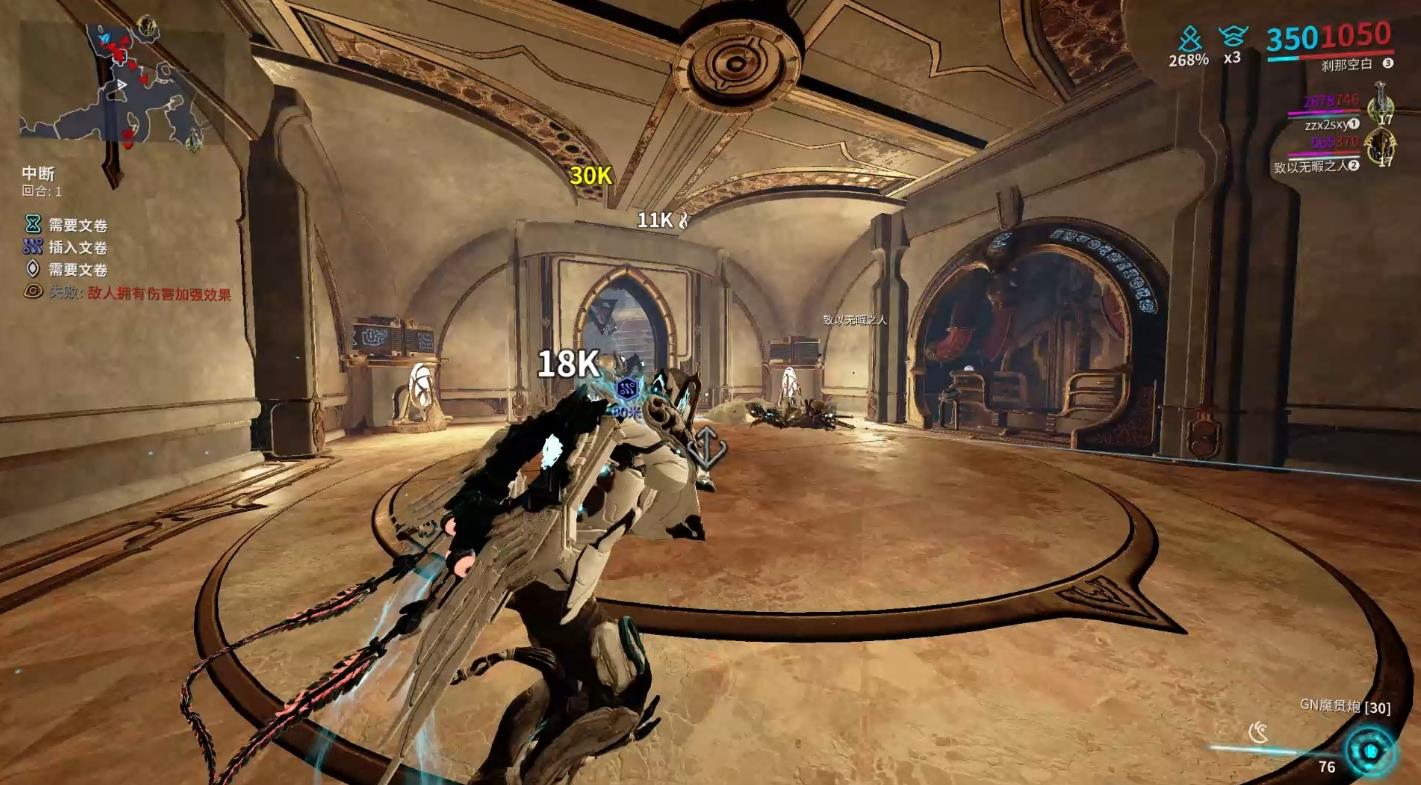1421x785 pixels.
Task: Click the crescent fire-mode icon
Action: pos(1259,735)
